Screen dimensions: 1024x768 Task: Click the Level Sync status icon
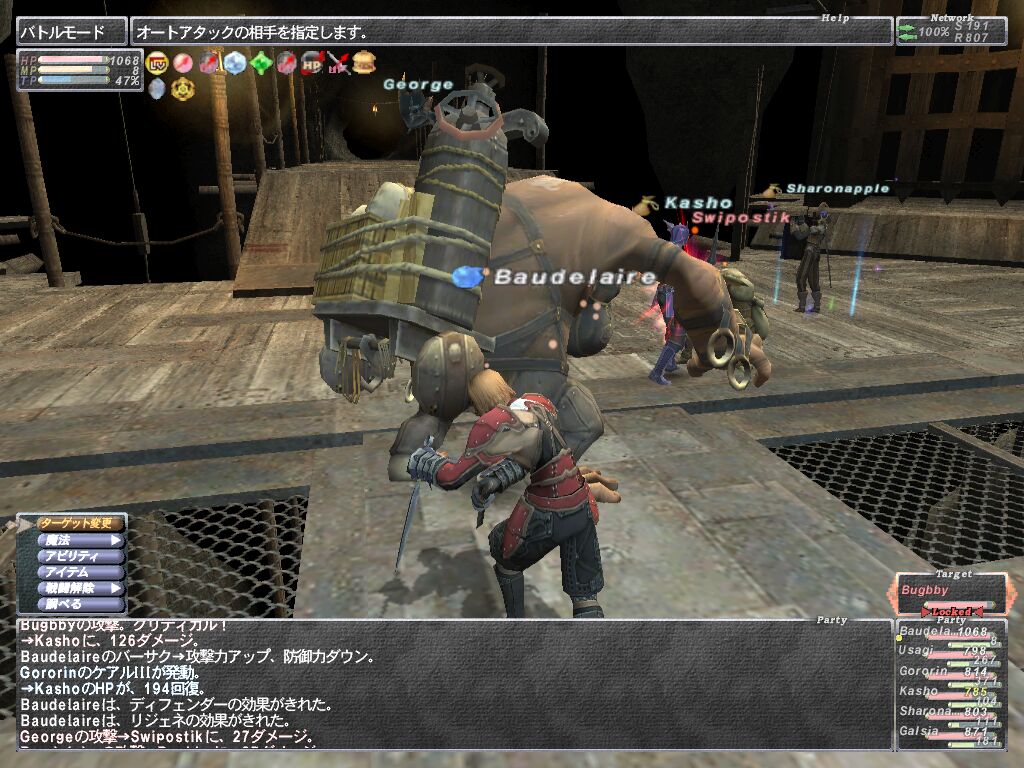158,63
